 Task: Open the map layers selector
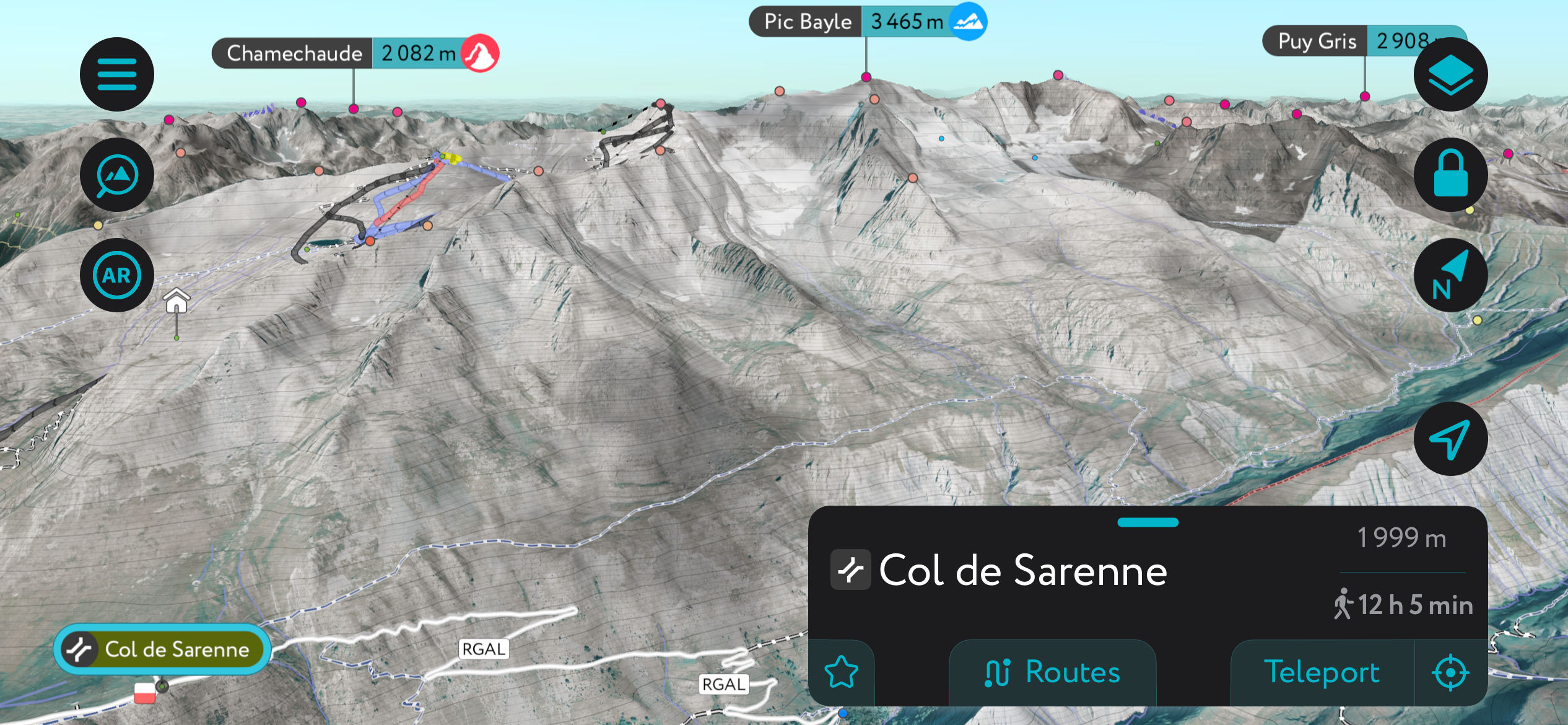pyautogui.click(x=1450, y=74)
